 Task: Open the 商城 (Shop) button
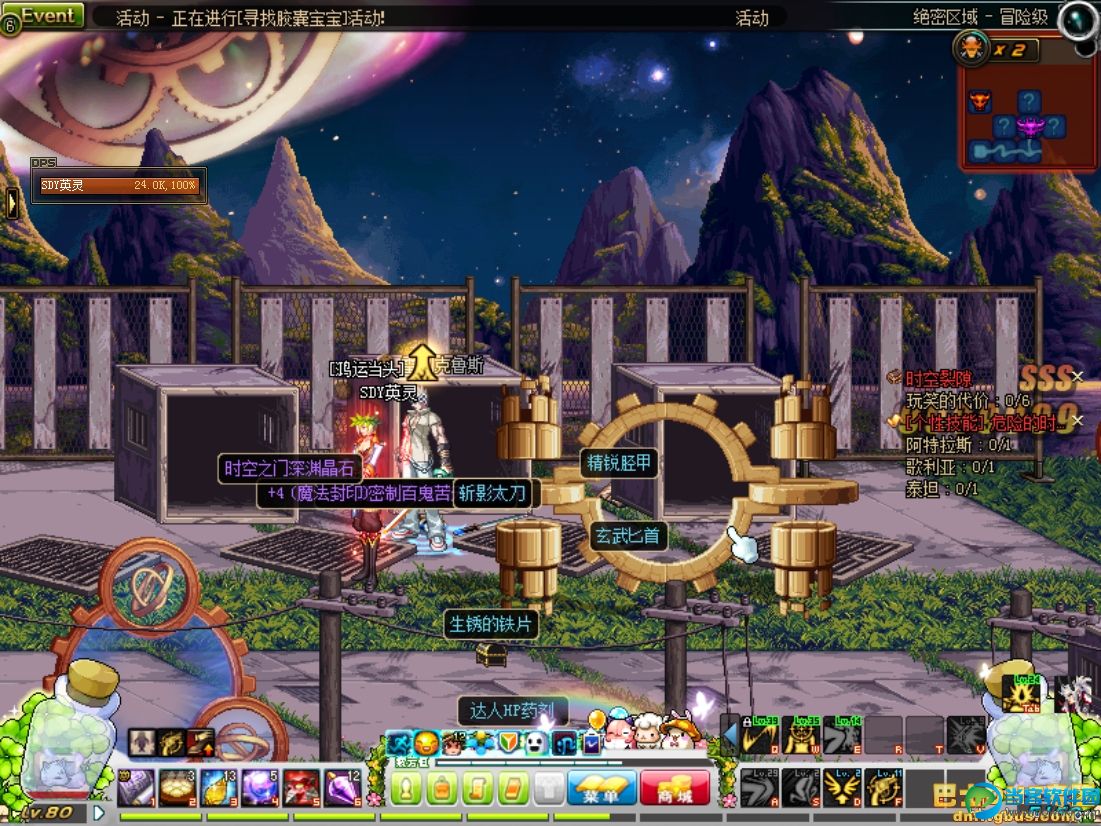[x=675, y=788]
